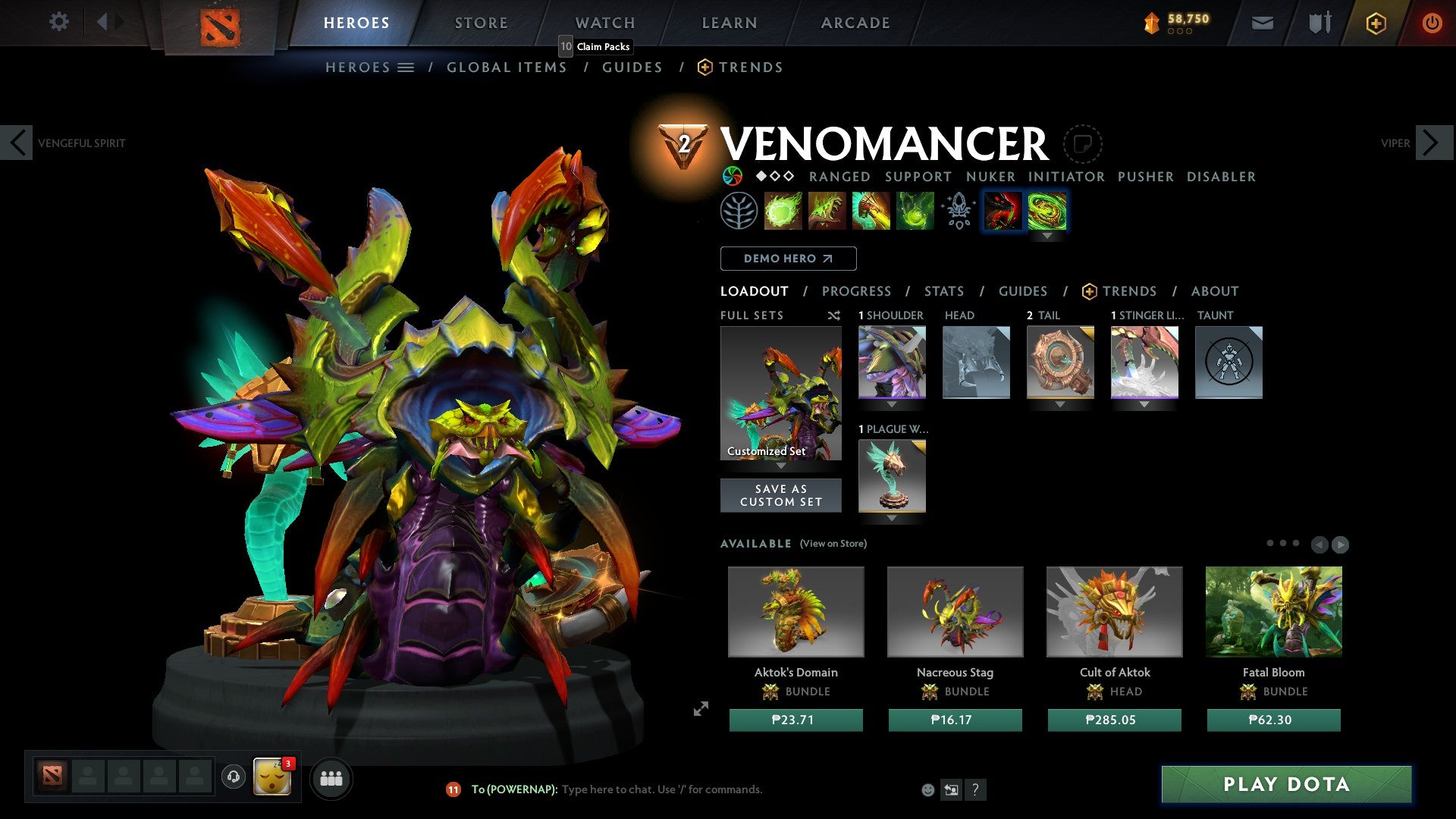1456x819 pixels.
Task: Buy Aktok's Domain bundle for ₱23.71
Action: (795, 720)
